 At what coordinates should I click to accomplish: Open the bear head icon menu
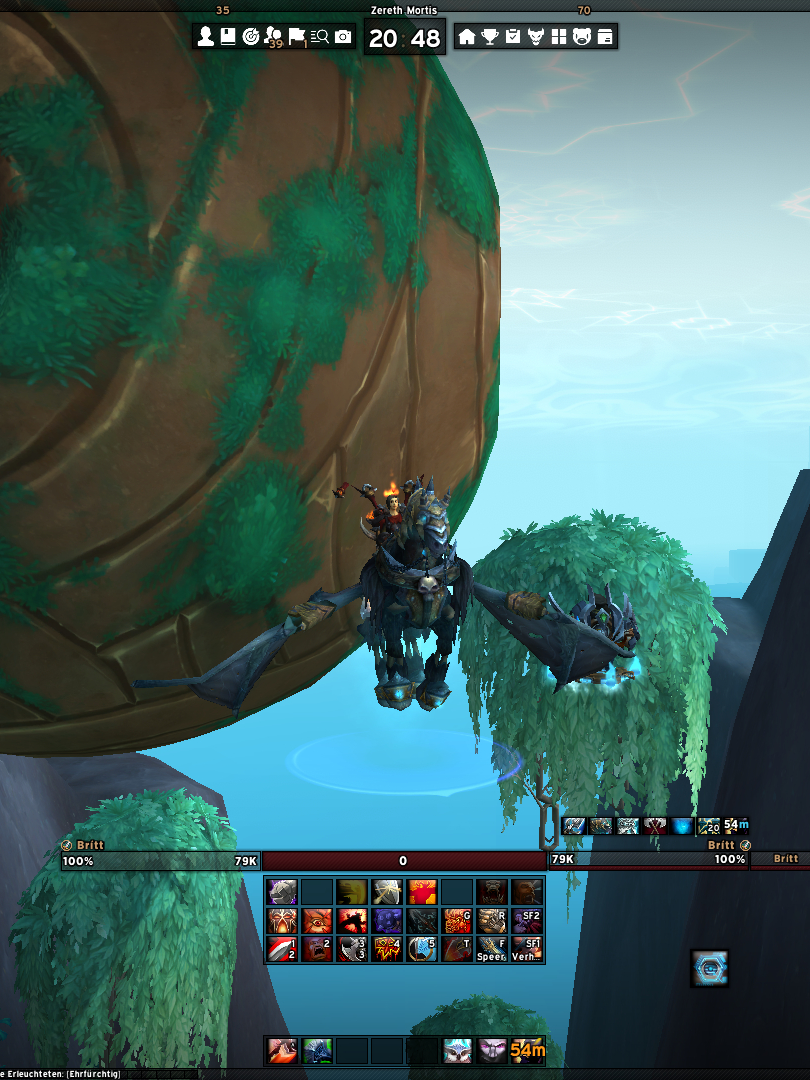(581, 37)
